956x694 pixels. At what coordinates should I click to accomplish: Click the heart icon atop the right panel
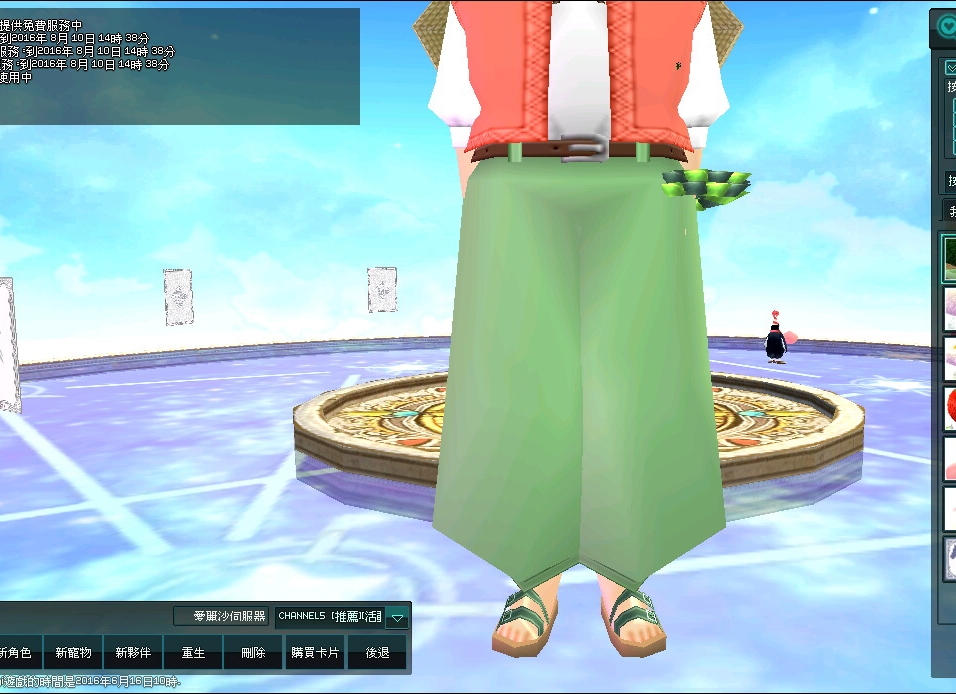946,27
